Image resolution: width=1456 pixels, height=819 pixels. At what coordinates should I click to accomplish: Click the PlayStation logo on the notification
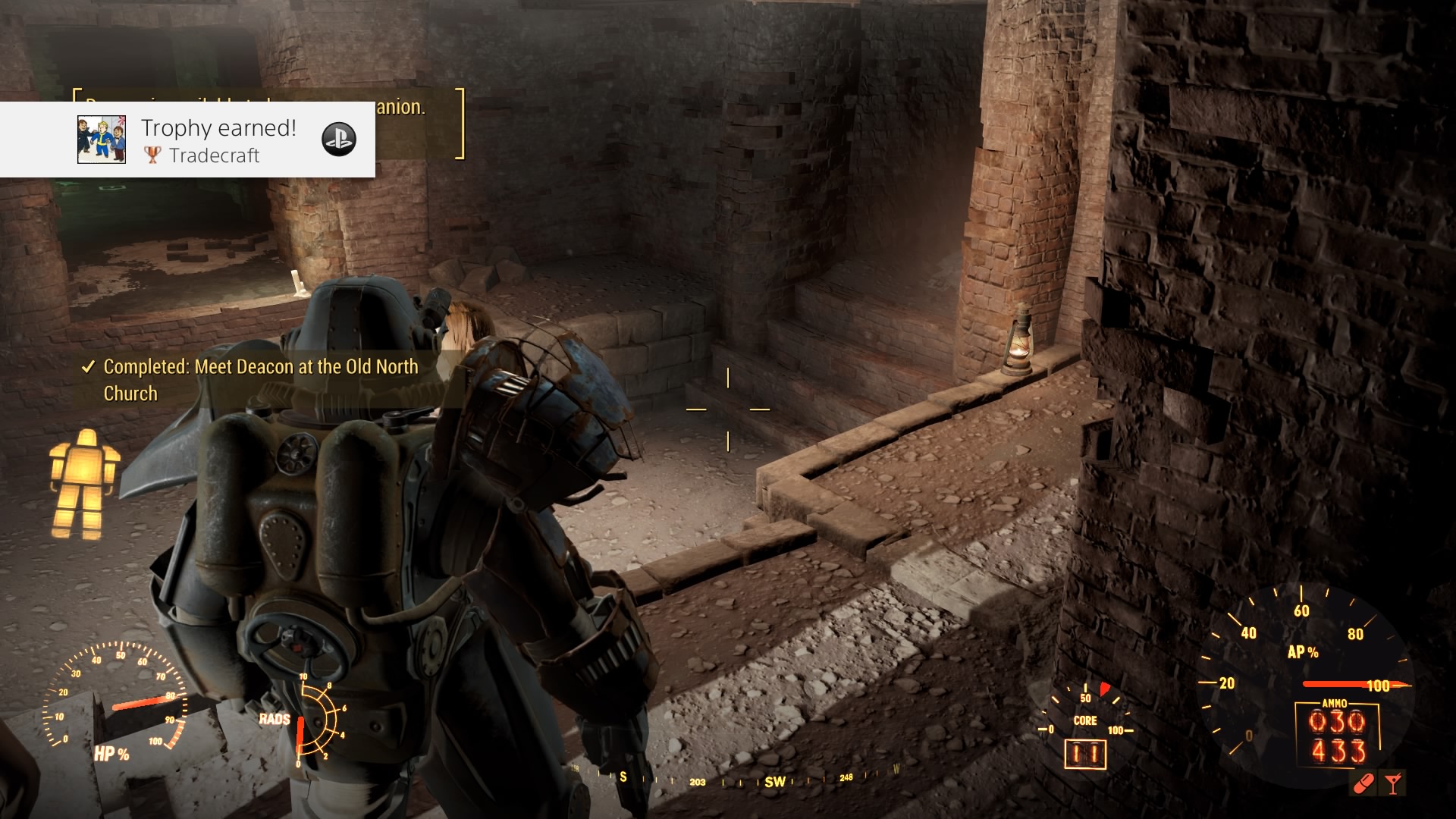coord(339,139)
